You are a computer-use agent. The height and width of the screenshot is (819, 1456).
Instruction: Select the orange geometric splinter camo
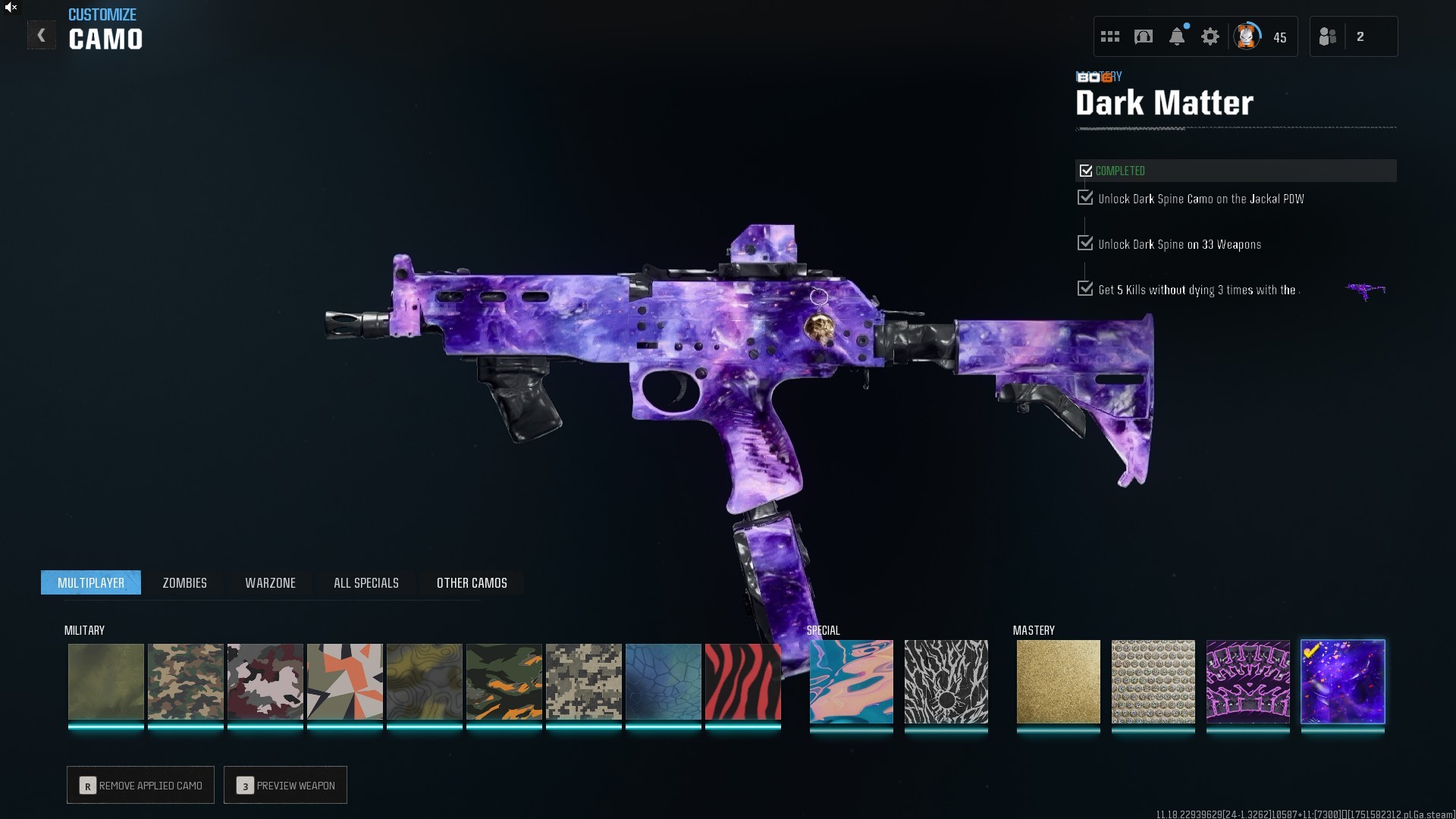[344, 681]
